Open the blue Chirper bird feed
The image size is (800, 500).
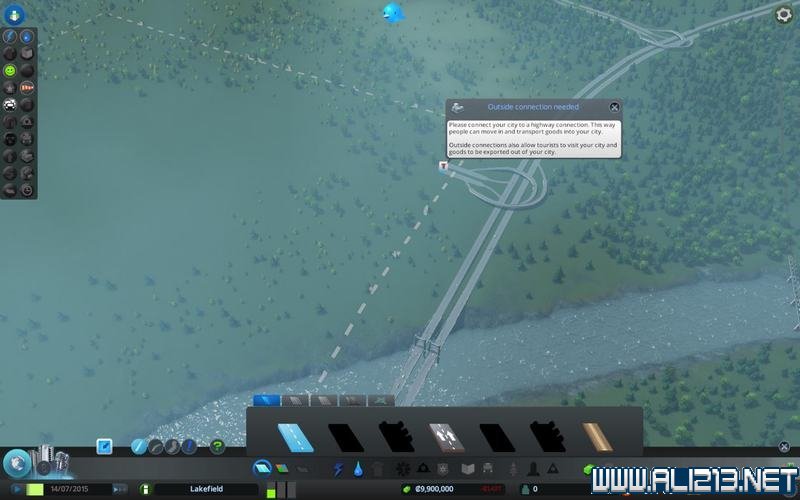click(391, 13)
